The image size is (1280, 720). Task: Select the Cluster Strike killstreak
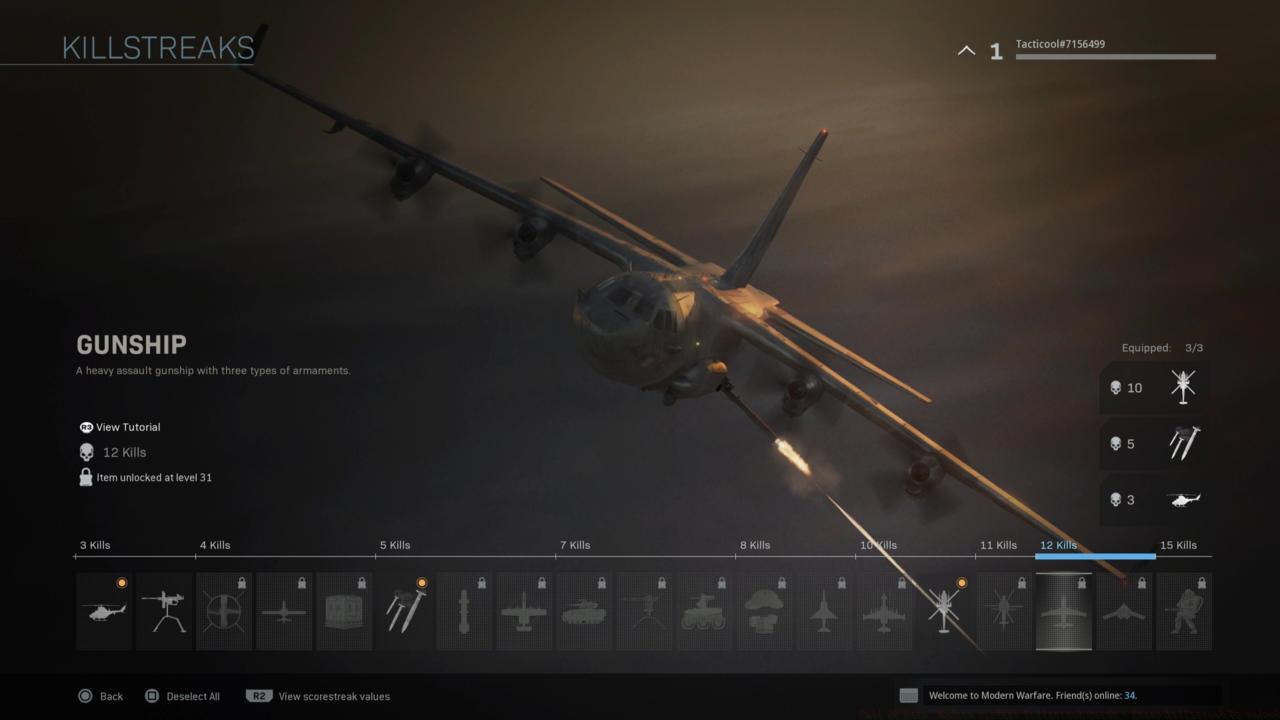(404, 611)
